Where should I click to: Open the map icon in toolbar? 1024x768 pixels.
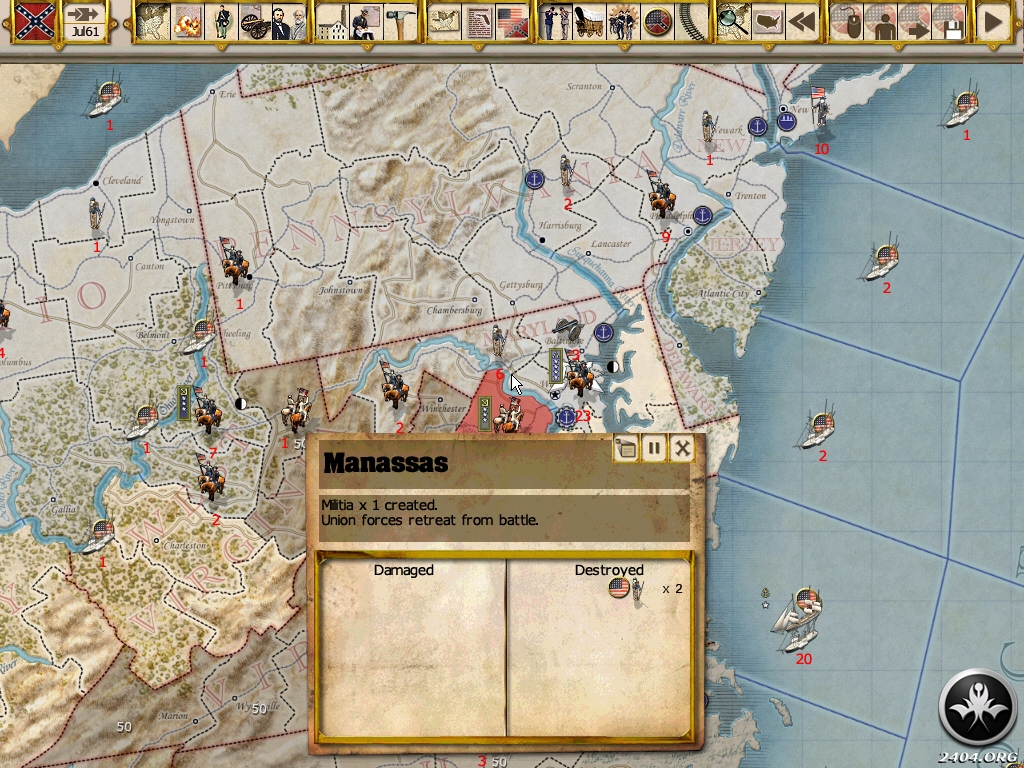pos(153,21)
